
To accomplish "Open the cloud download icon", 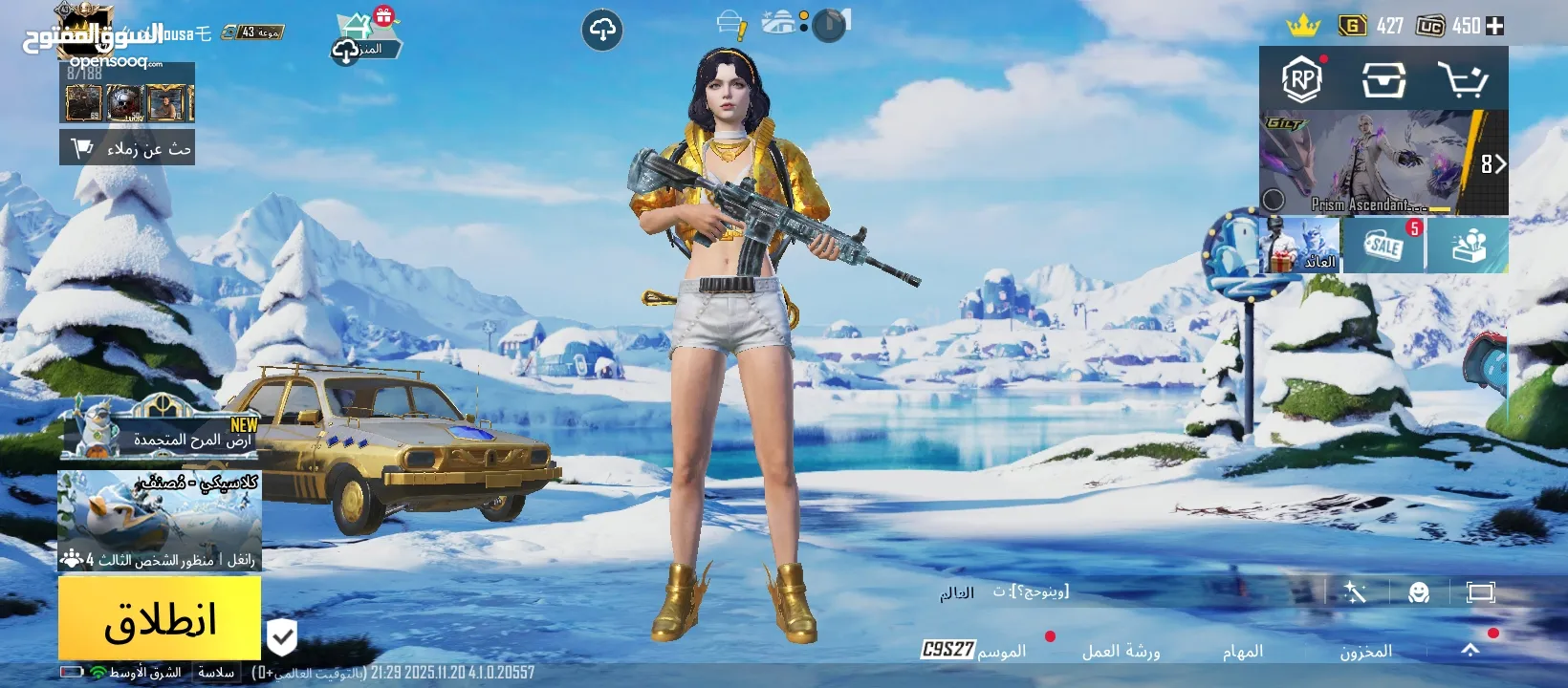I will pyautogui.click(x=602, y=31).
